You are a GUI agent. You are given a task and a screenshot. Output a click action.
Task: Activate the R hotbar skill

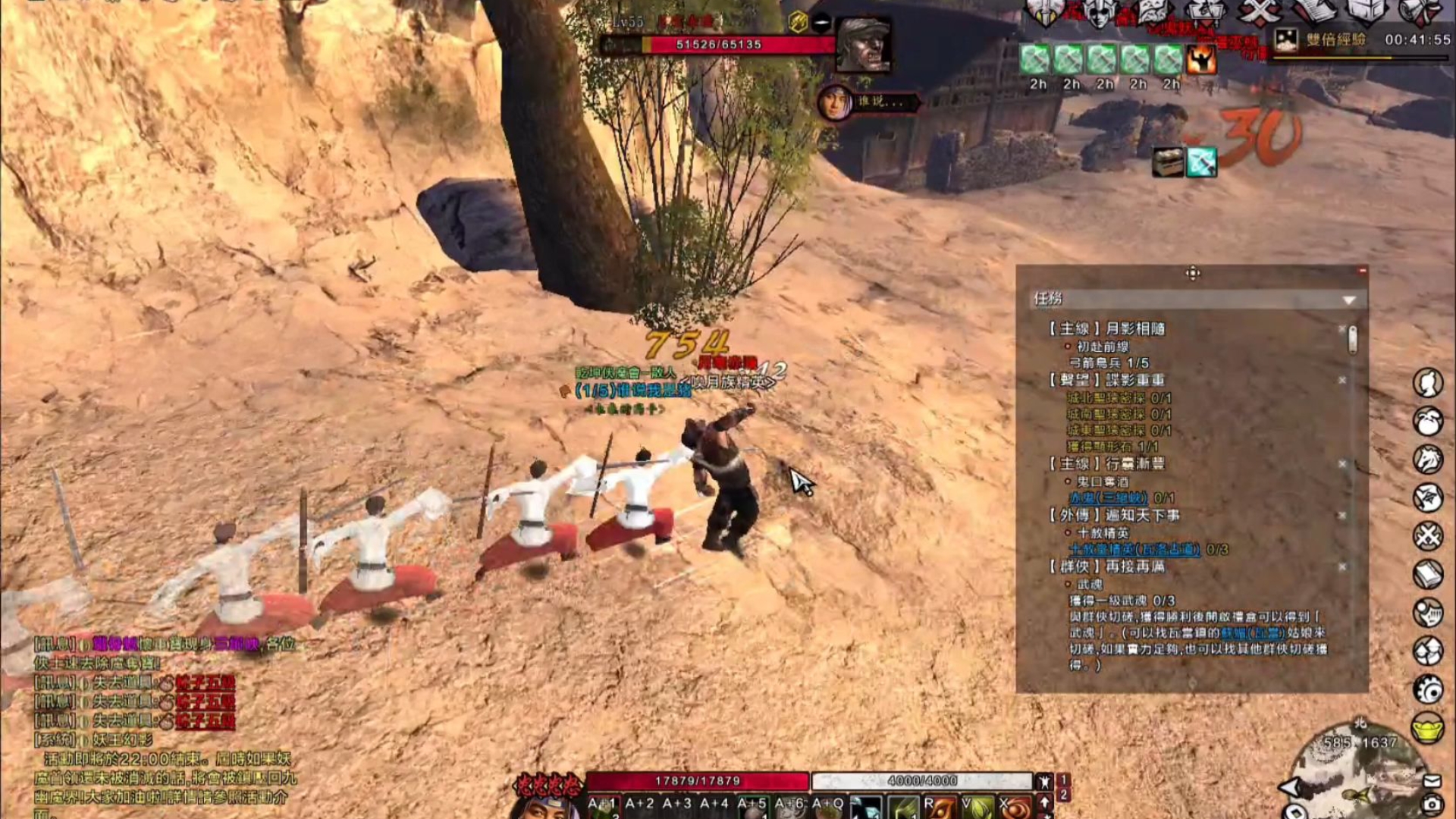pos(939,807)
